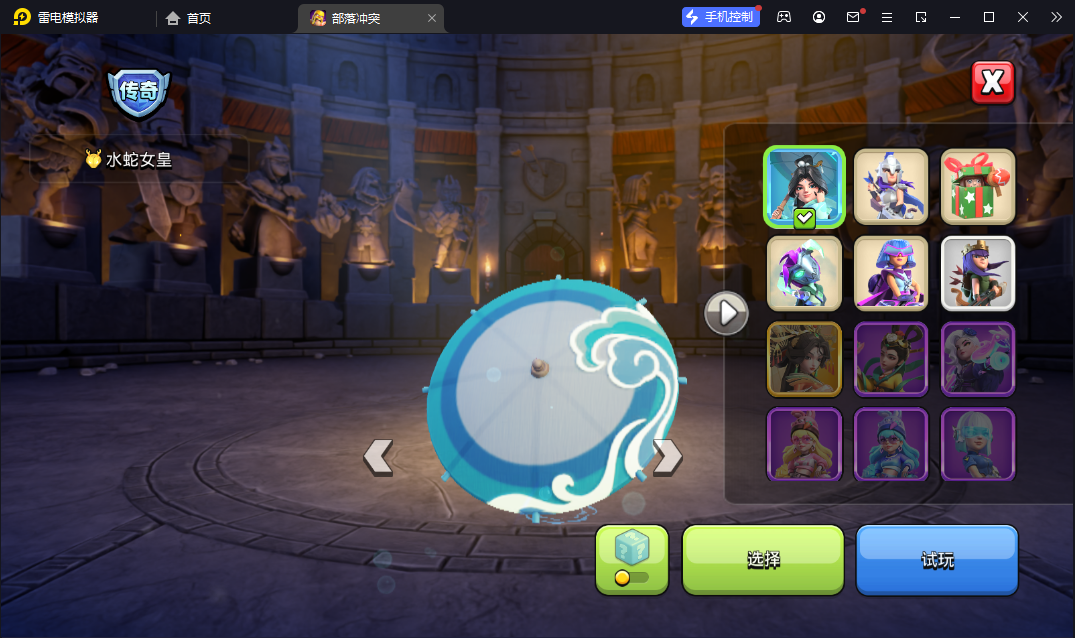Click the round grey play arrow button
Screen dimensions: 1075x638
coord(727,314)
